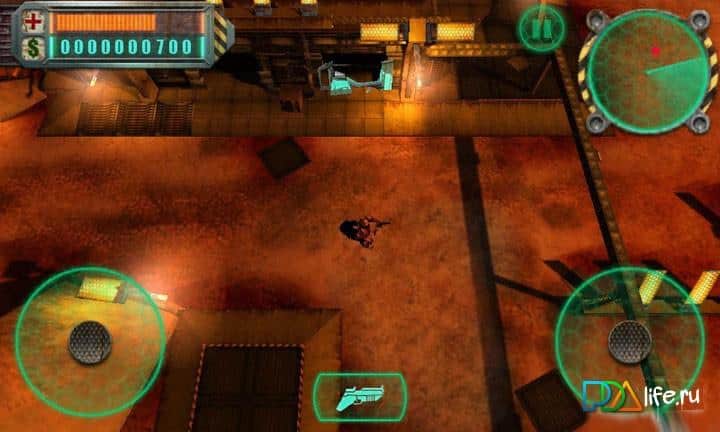Switch weapon using the gun icon button
720x432 pixels.
(359, 395)
